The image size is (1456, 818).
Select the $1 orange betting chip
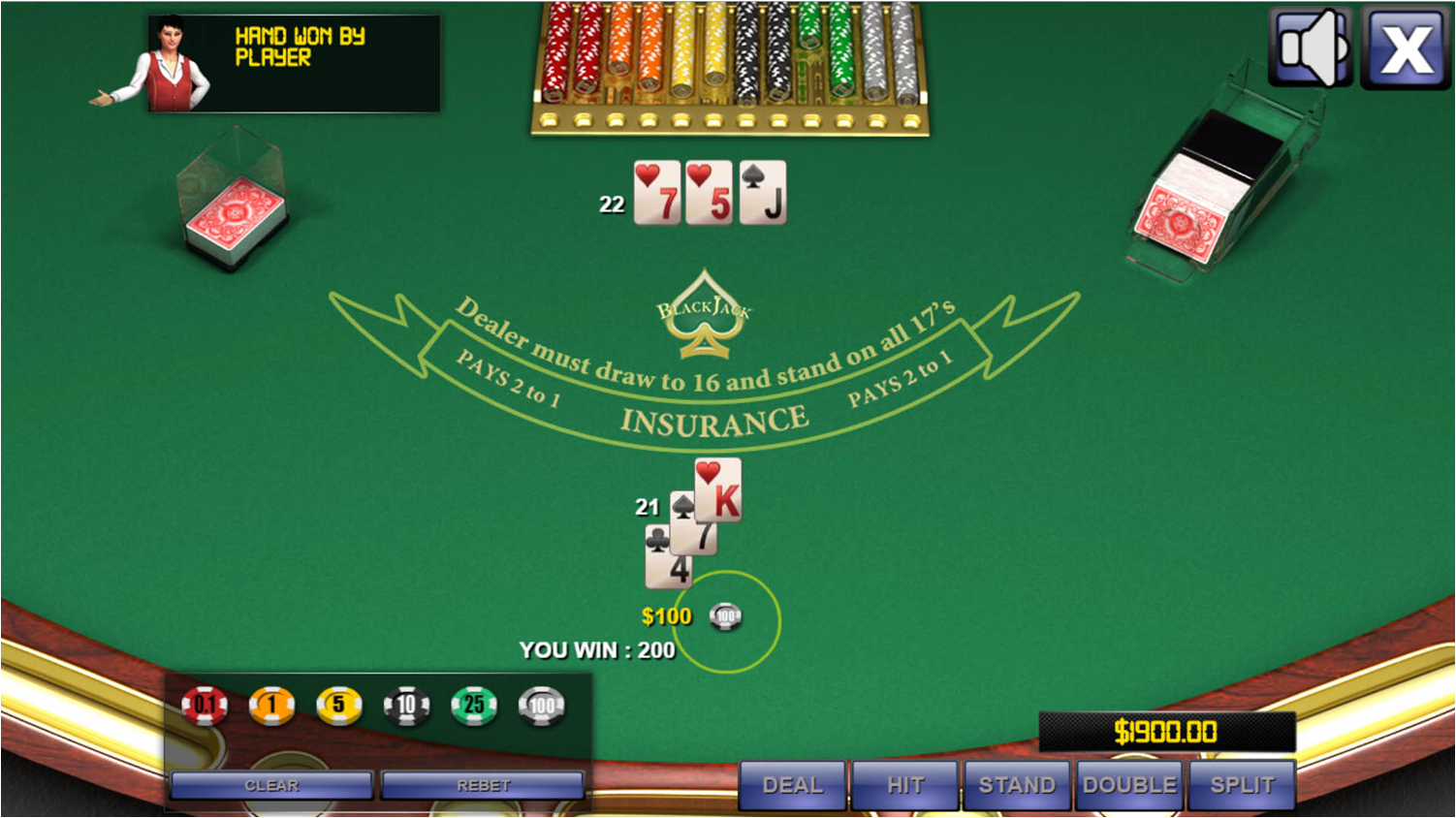point(270,705)
